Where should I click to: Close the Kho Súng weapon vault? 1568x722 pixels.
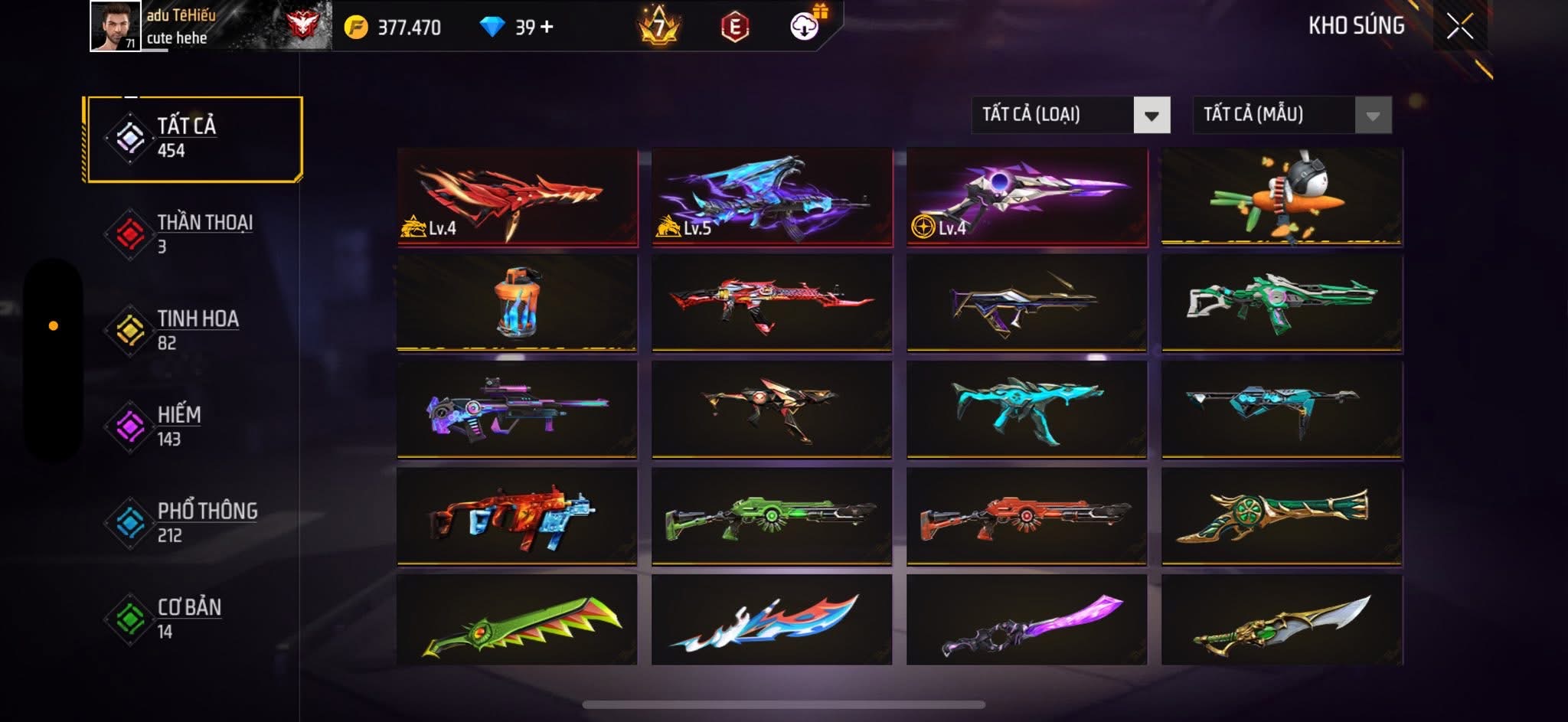[x=1459, y=27]
